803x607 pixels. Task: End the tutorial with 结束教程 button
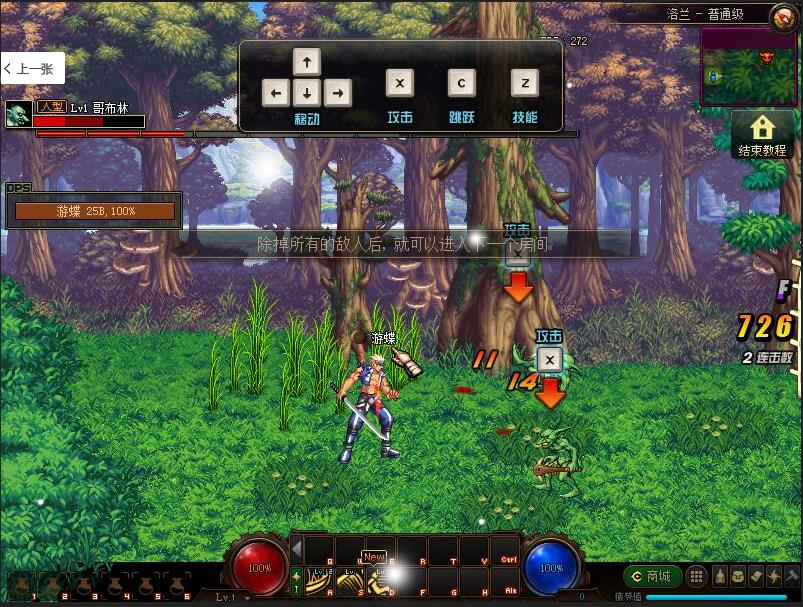pos(762,135)
